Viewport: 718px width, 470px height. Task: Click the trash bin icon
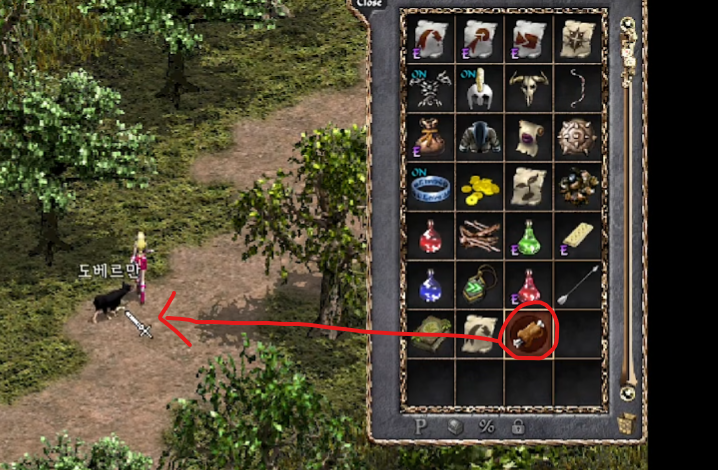628,424
